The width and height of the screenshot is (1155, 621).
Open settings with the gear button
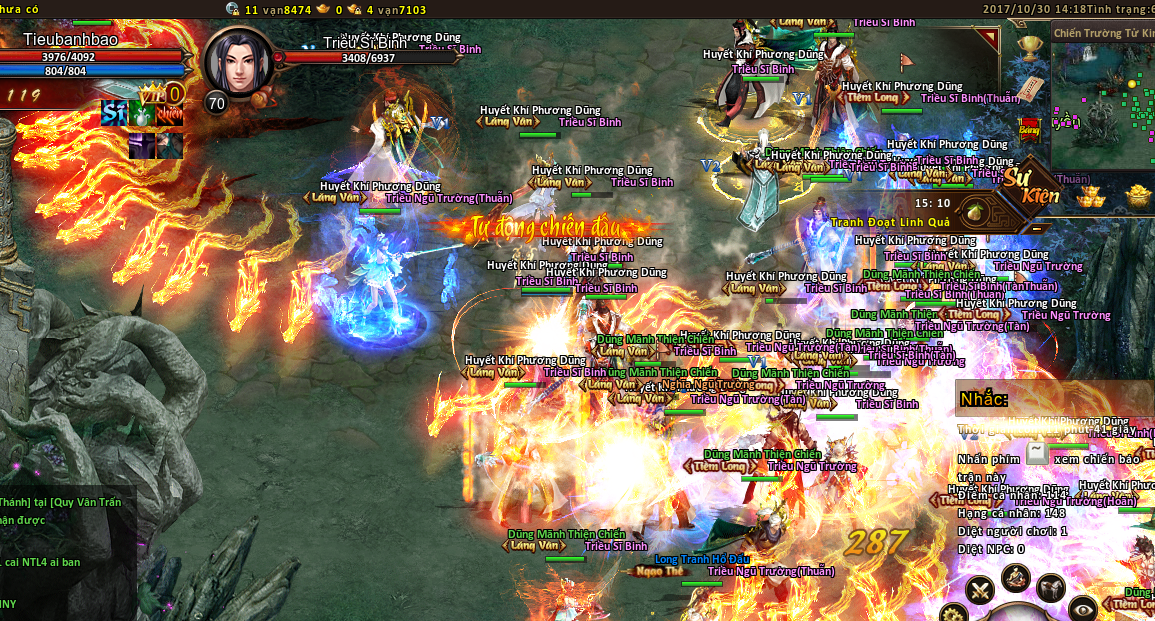pyautogui.click(x=952, y=612)
